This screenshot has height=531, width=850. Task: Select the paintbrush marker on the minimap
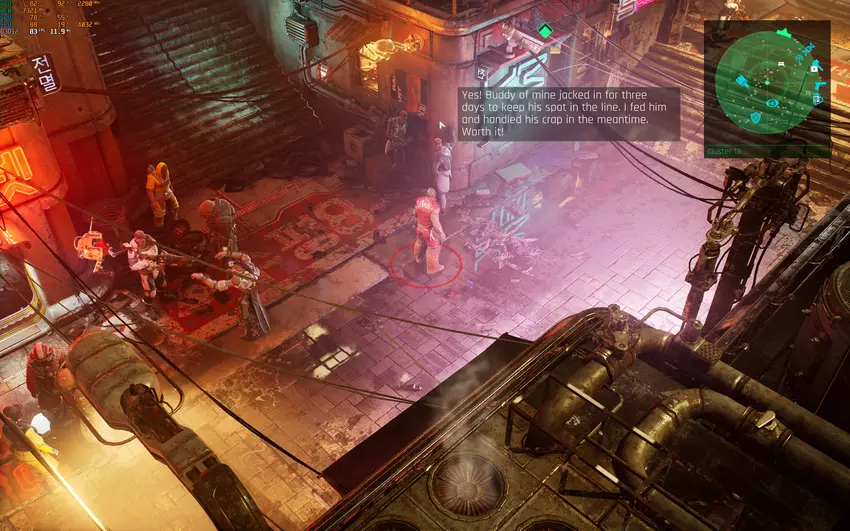tap(742, 81)
